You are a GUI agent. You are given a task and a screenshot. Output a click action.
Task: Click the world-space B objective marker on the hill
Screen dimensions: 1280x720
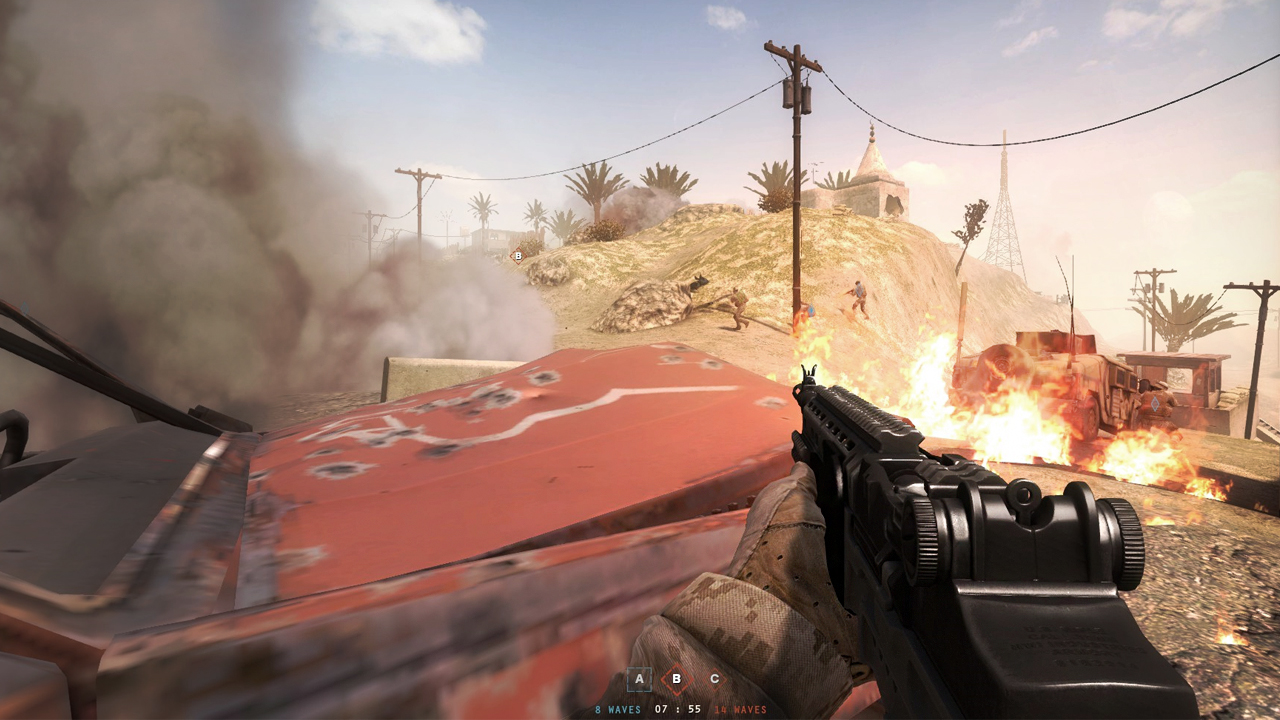coord(518,256)
